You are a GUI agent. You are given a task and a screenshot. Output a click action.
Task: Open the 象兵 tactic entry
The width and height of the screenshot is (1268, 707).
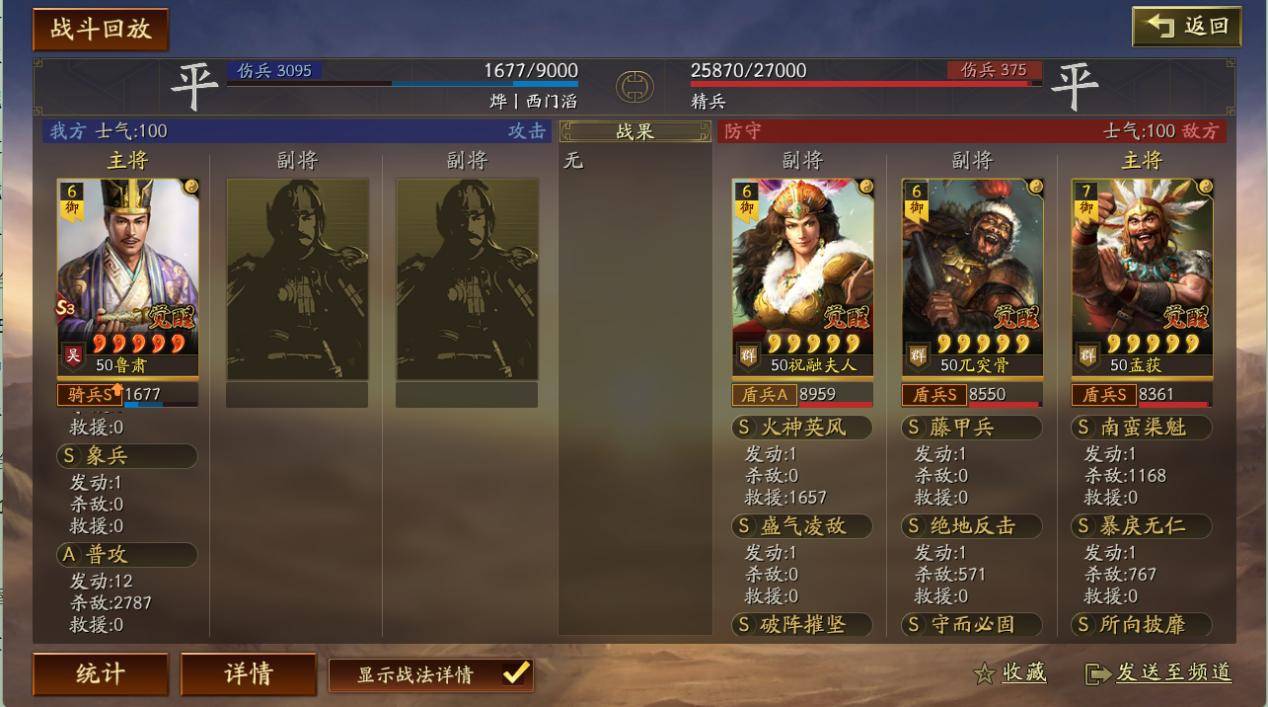tap(127, 456)
